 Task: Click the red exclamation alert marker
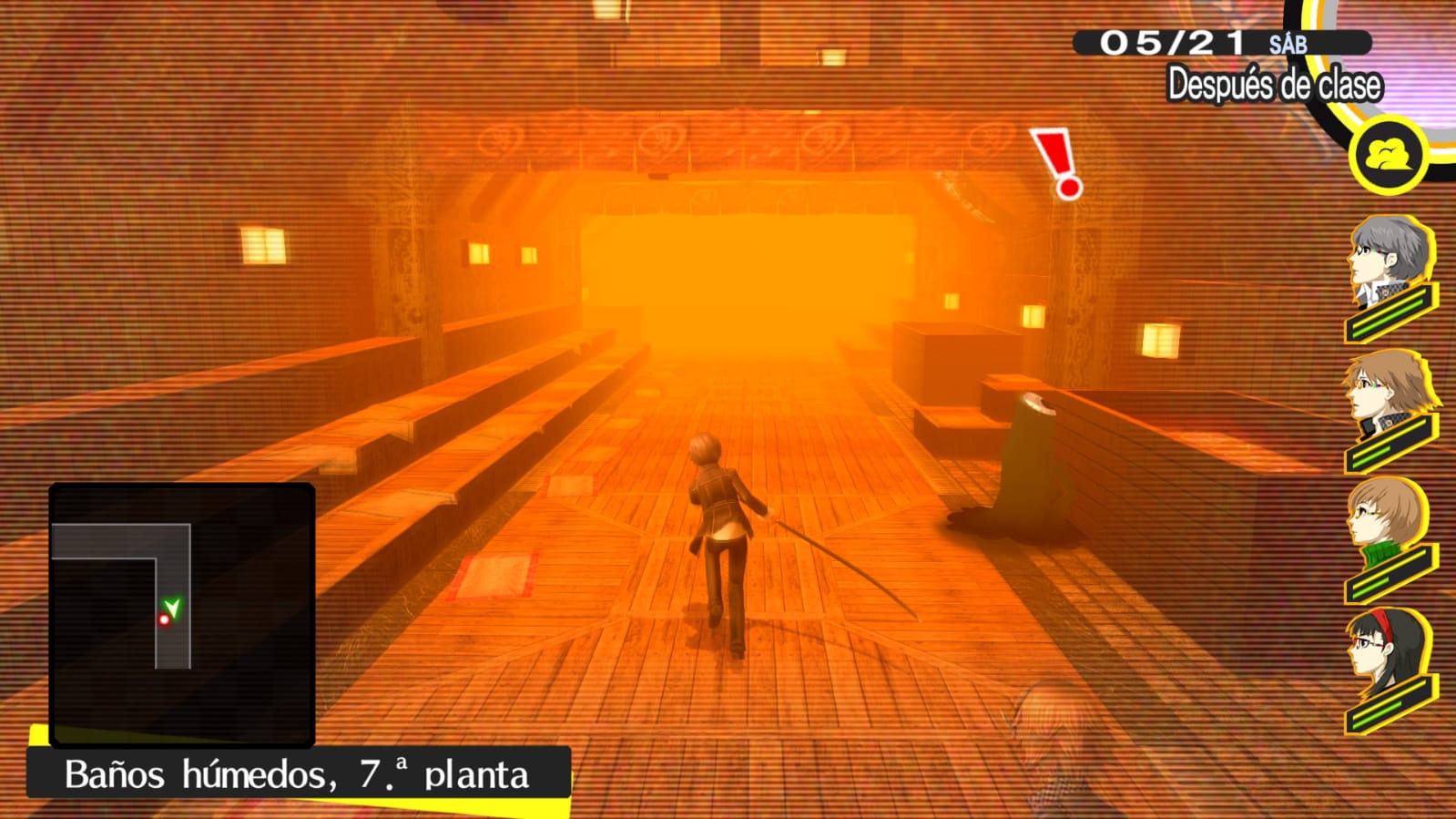point(1058,163)
